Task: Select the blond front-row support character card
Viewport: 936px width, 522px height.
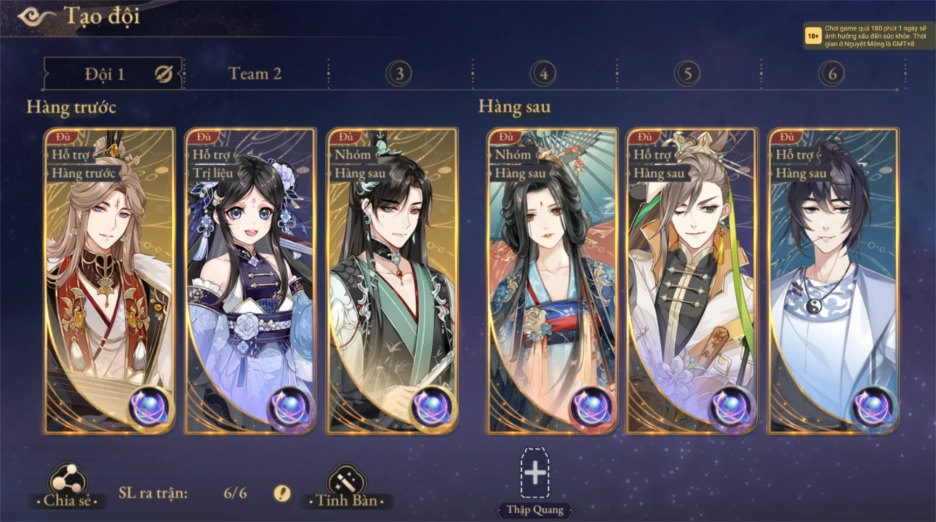Action: click(x=108, y=282)
